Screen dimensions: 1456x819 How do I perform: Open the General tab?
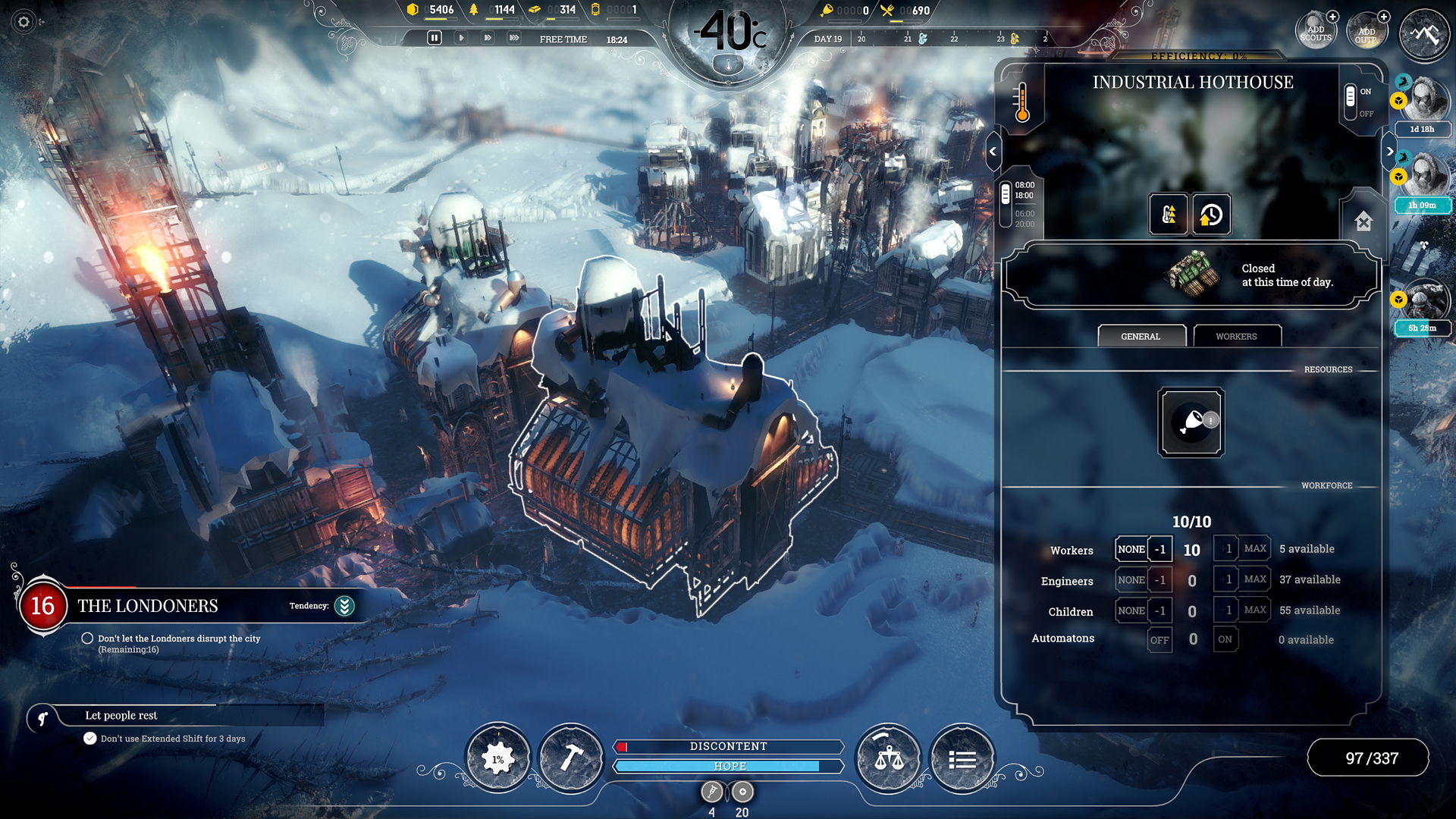1141,336
